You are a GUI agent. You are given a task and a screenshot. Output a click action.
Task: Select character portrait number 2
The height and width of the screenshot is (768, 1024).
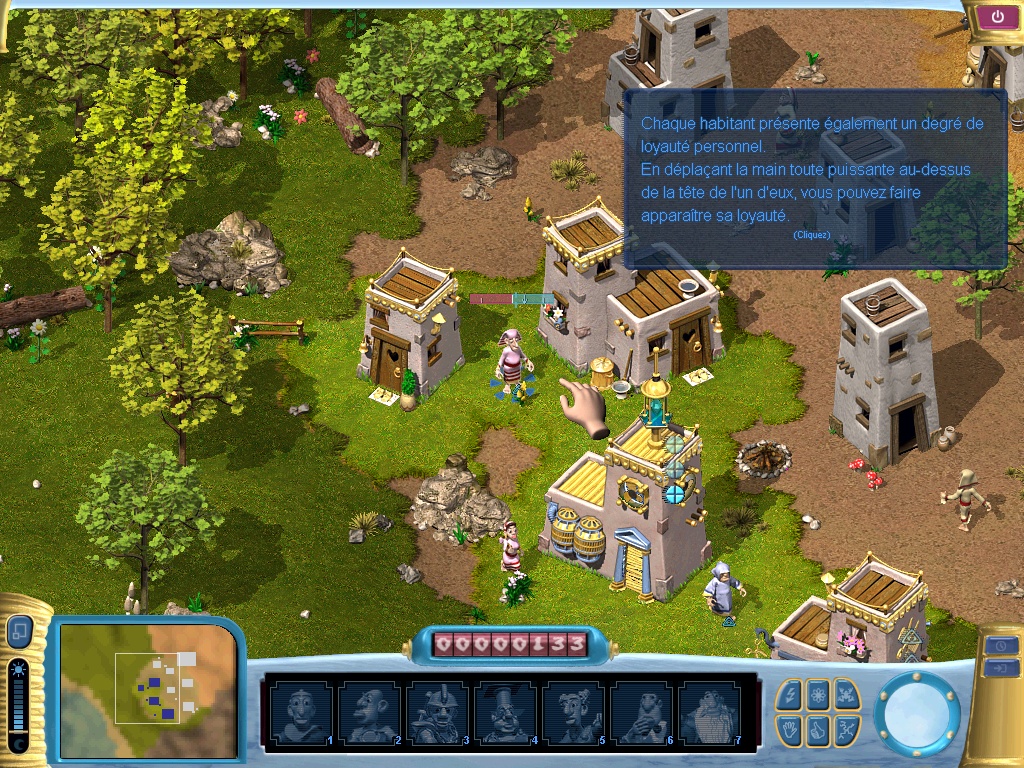point(368,712)
